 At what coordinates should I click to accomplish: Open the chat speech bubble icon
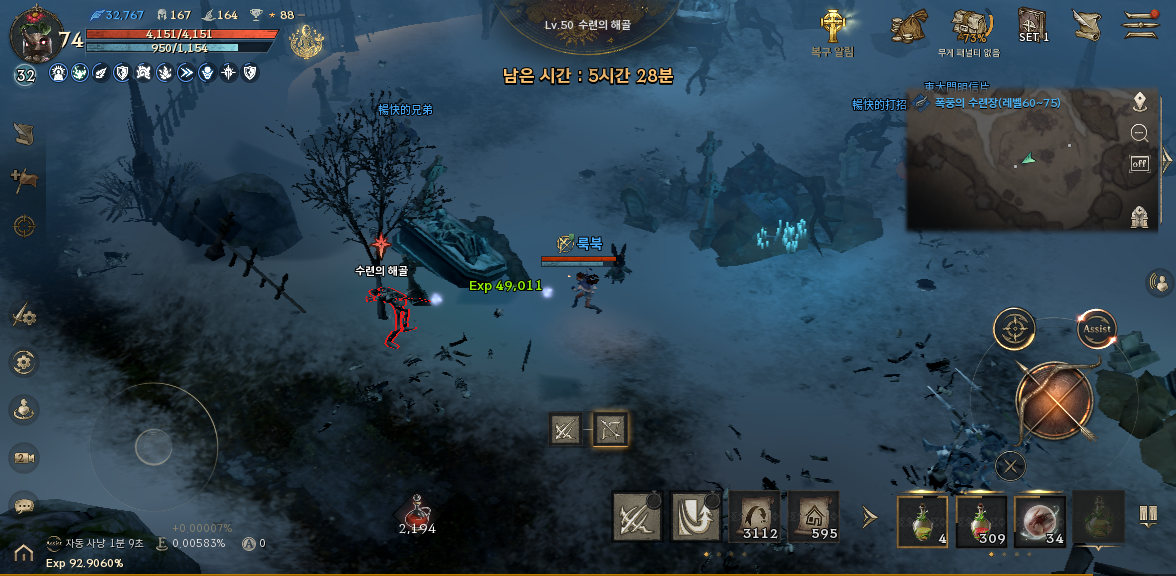(24, 506)
